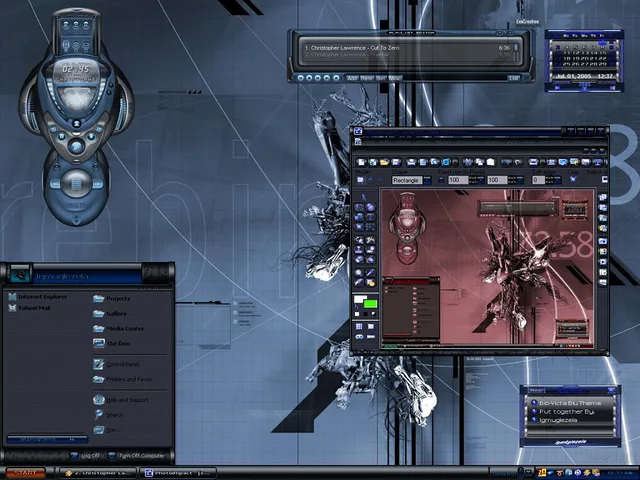Launch Yahoo! Mail from the start menu
Viewport: 640px width, 480px height.
35,308
